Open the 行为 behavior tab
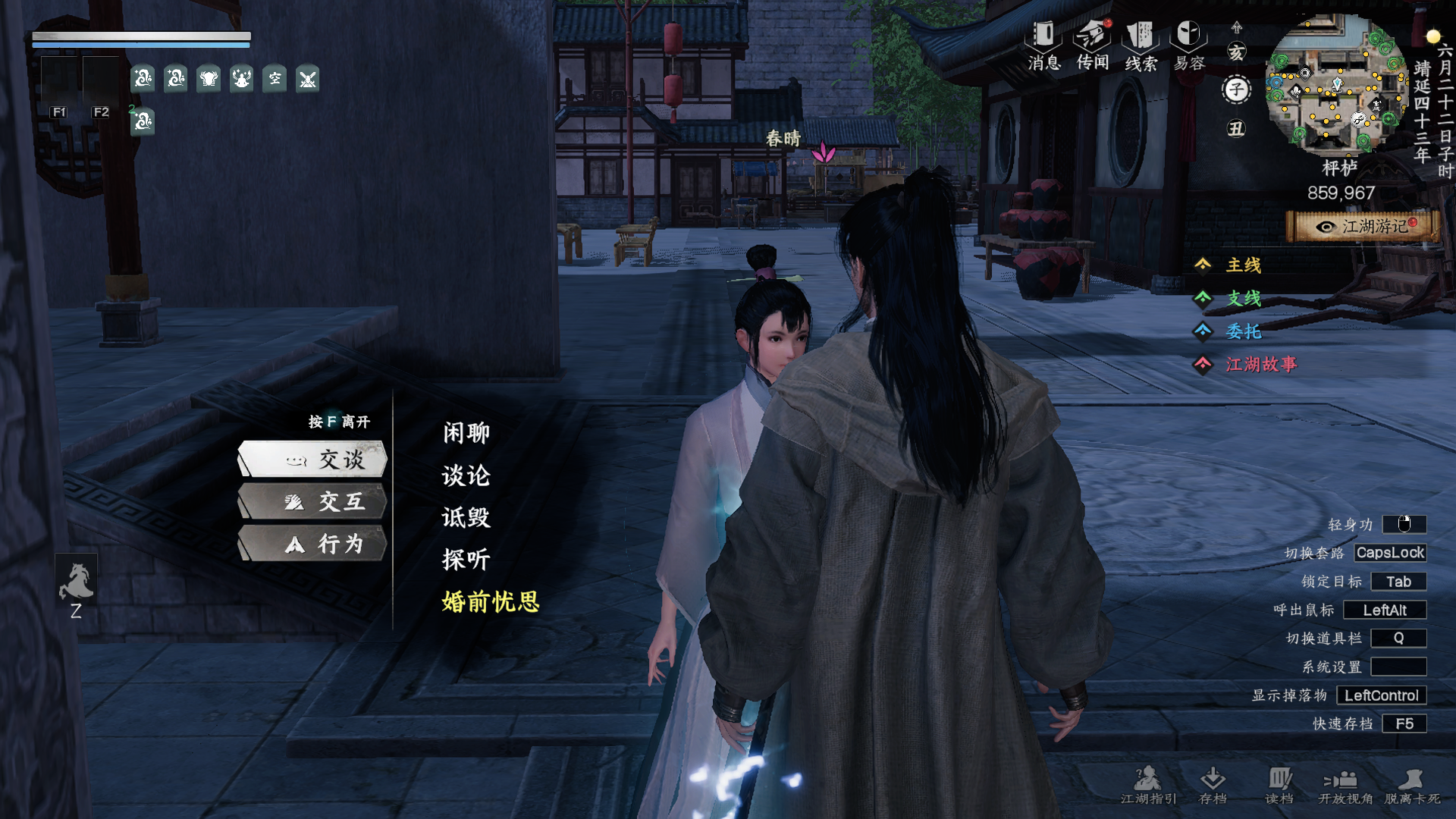 (x=312, y=544)
